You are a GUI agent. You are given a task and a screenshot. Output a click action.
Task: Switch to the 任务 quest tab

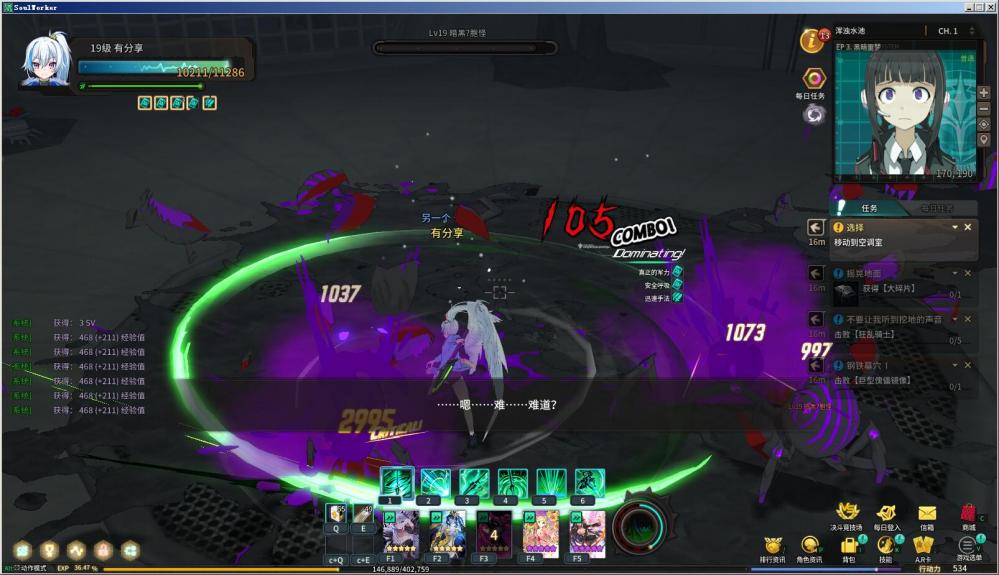[869, 208]
